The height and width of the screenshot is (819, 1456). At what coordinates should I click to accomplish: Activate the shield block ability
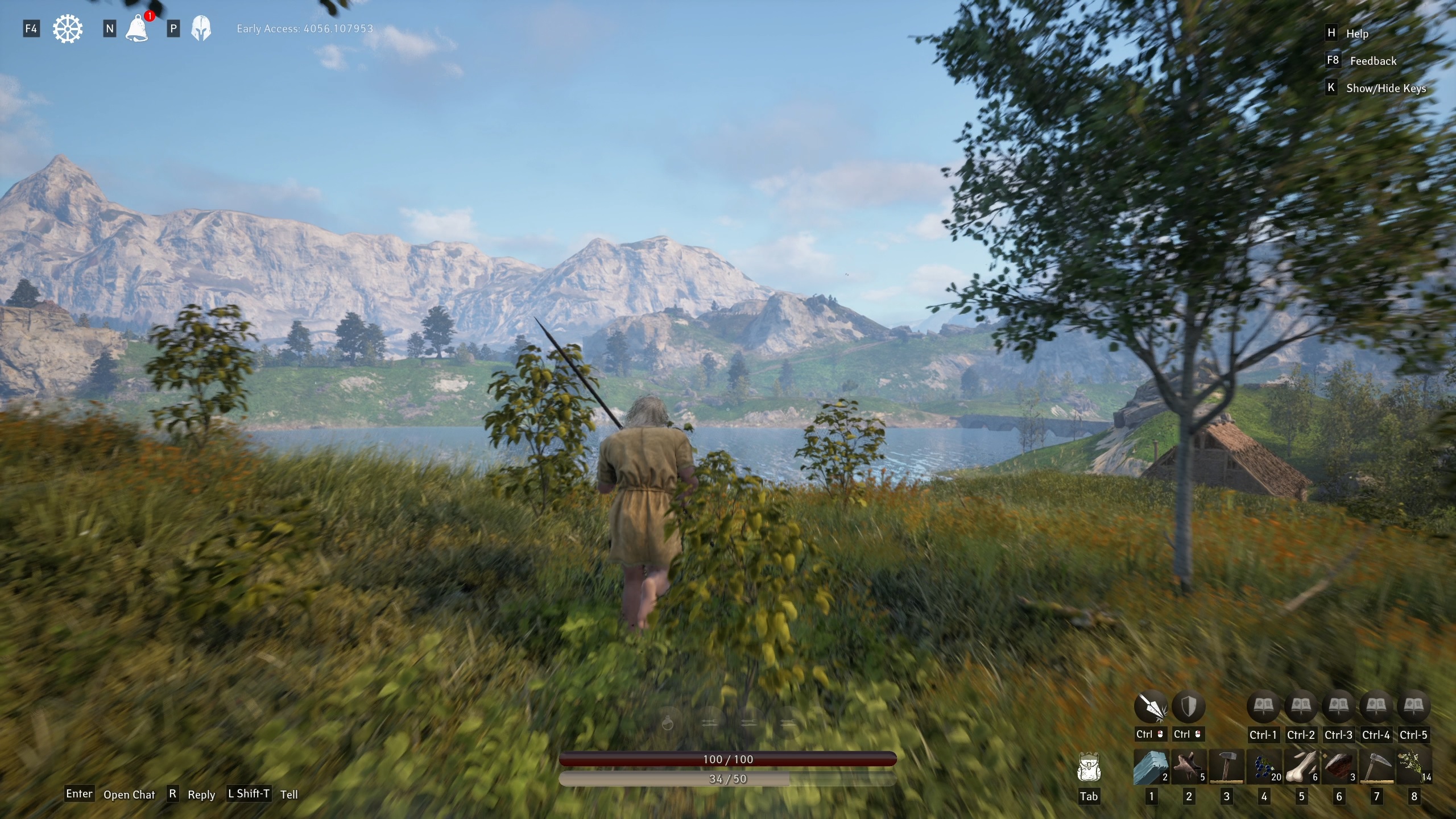(1189, 707)
